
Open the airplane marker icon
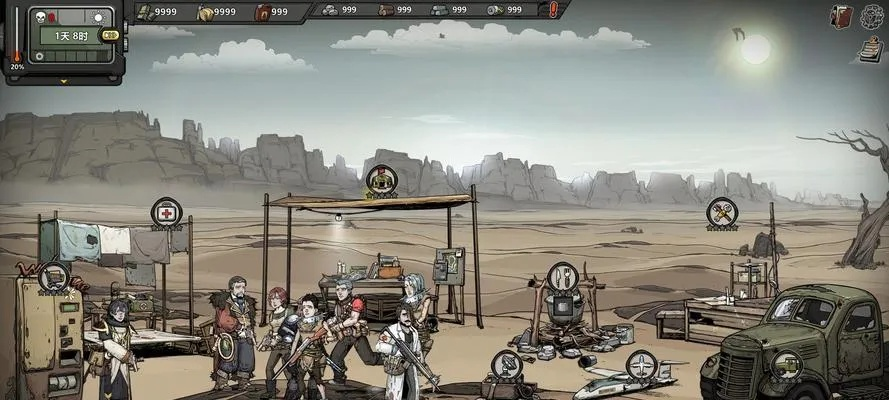(x=641, y=364)
